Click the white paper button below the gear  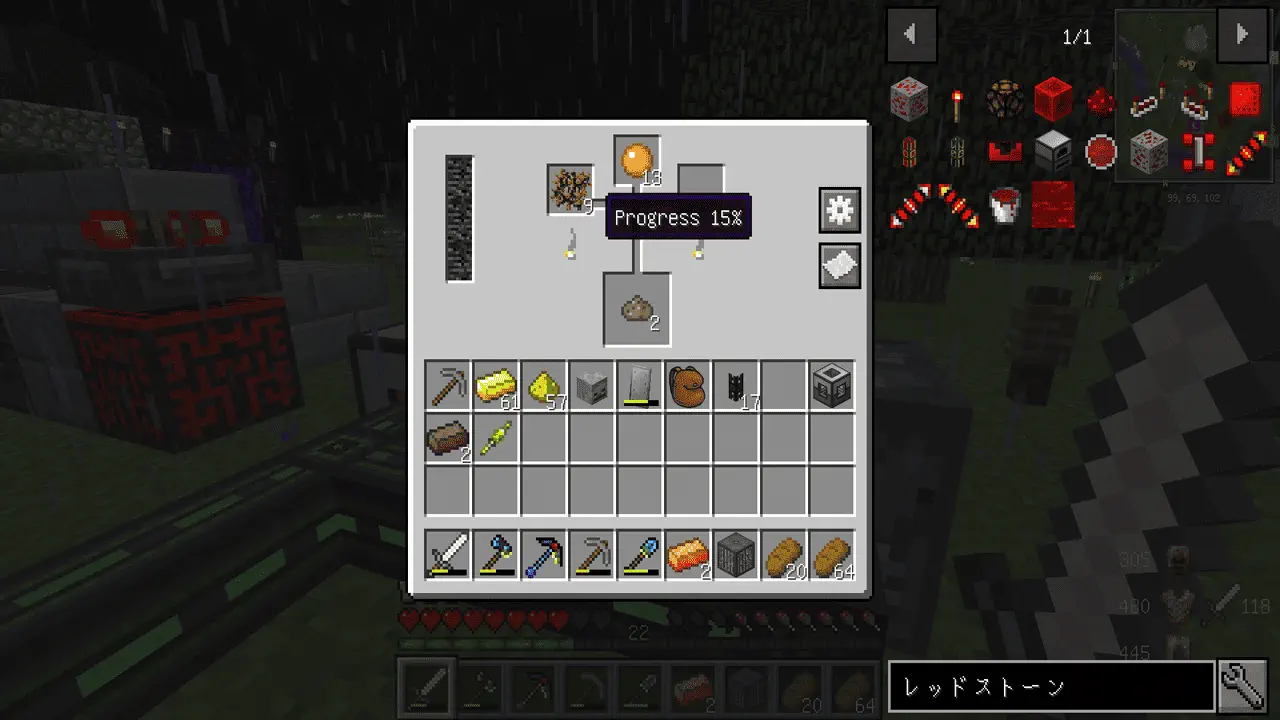[839, 265]
